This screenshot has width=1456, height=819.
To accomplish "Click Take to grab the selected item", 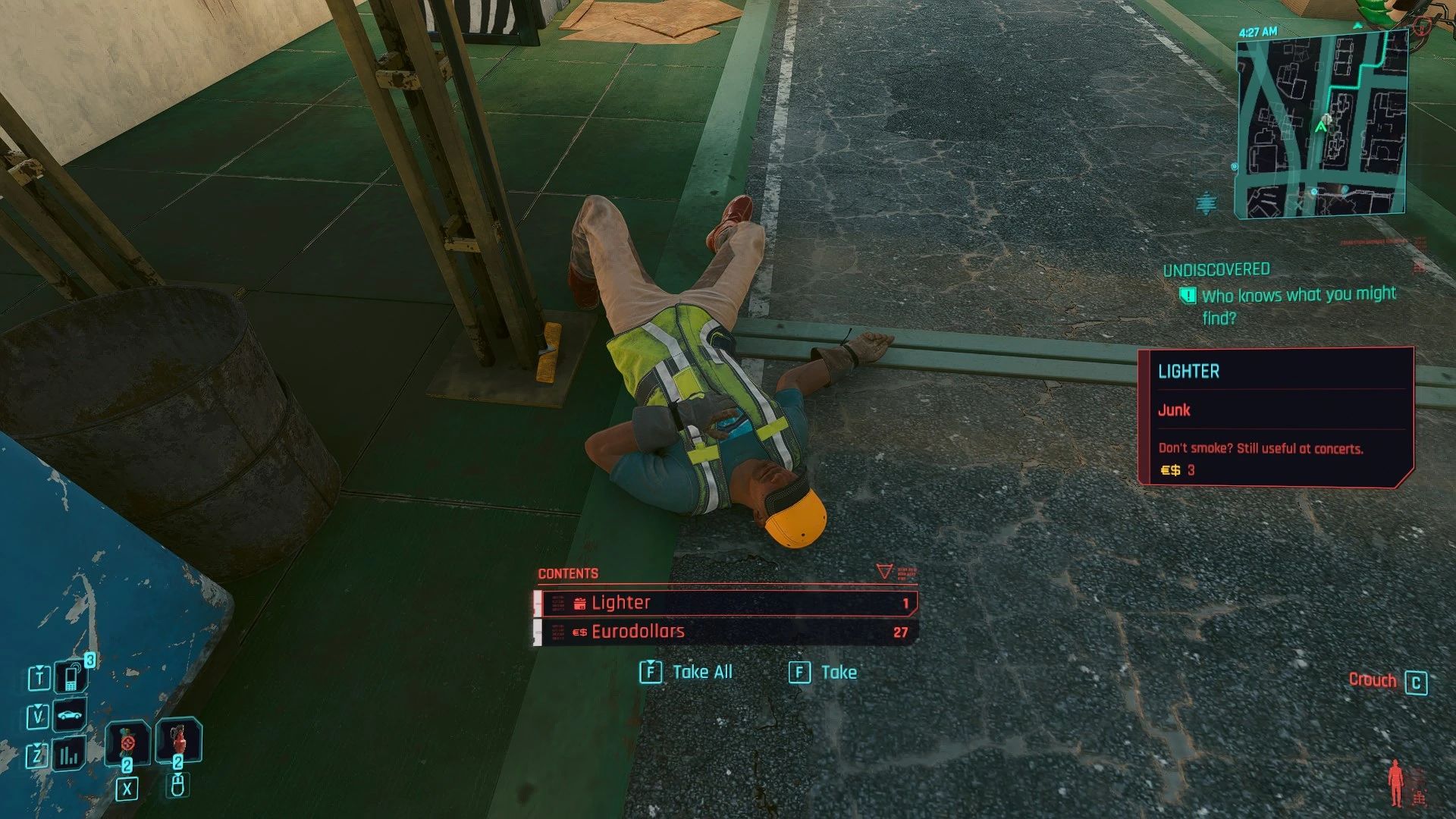I will pos(838,672).
